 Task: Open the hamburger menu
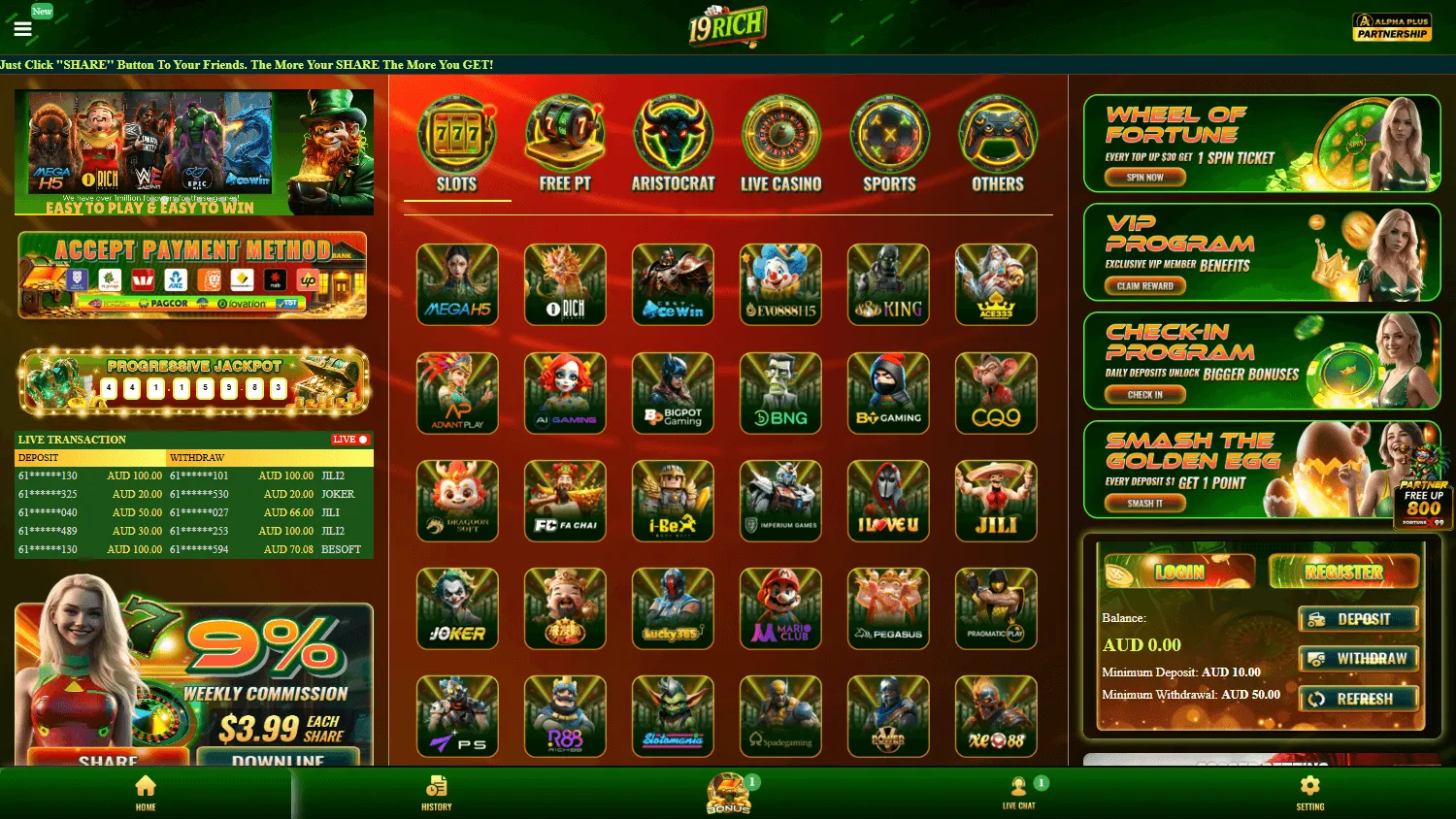pyautogui.click(x=22, y=27)
